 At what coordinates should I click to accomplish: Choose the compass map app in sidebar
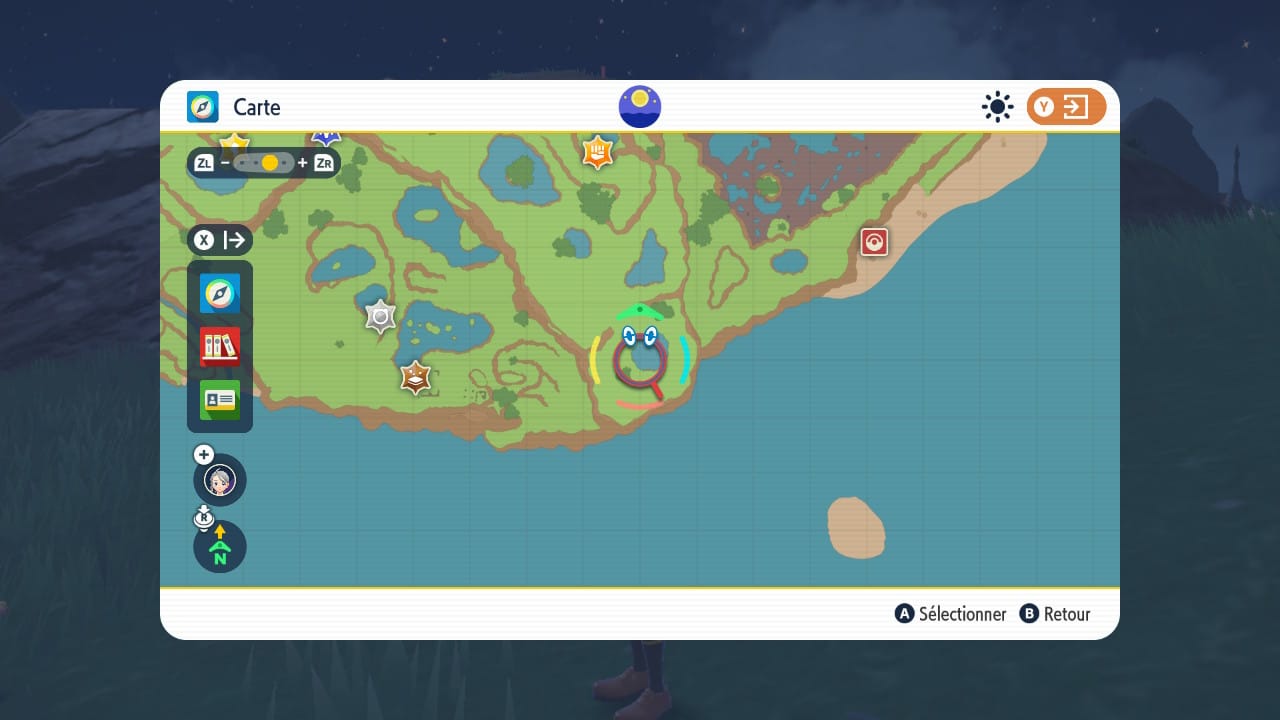tap(220, 293)
